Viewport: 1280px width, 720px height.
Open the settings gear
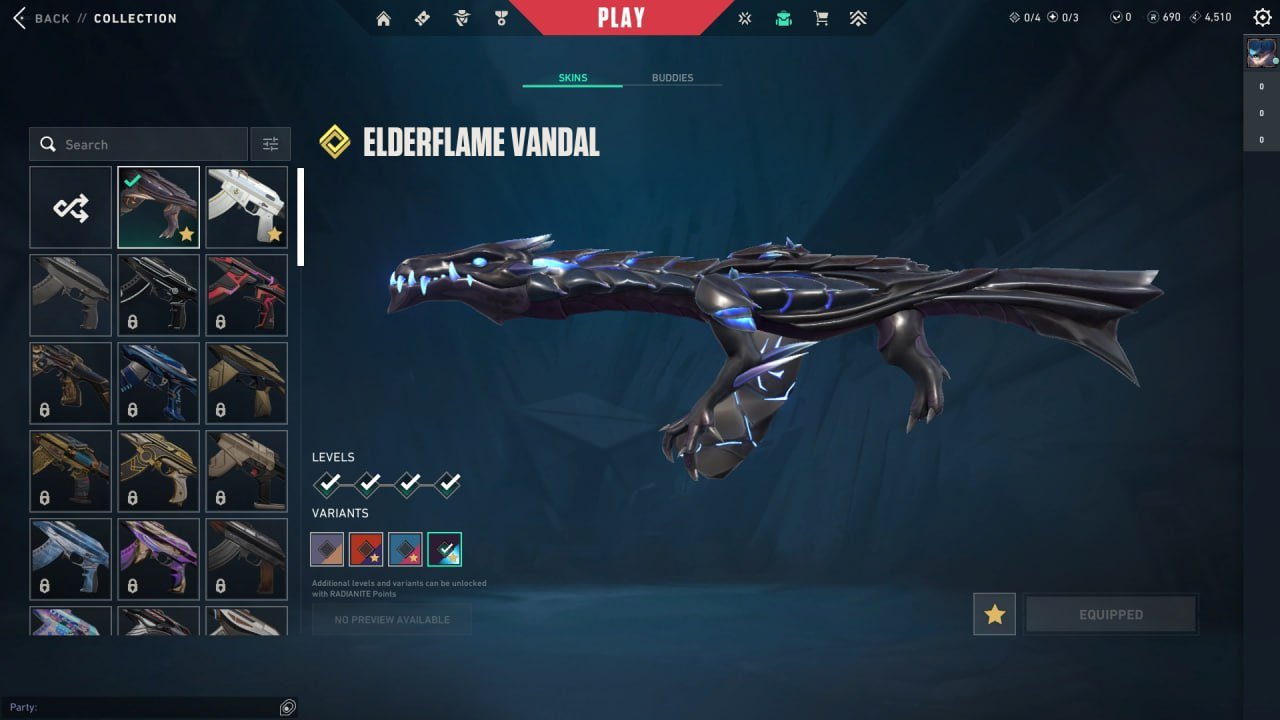(x=1262, y=17)
